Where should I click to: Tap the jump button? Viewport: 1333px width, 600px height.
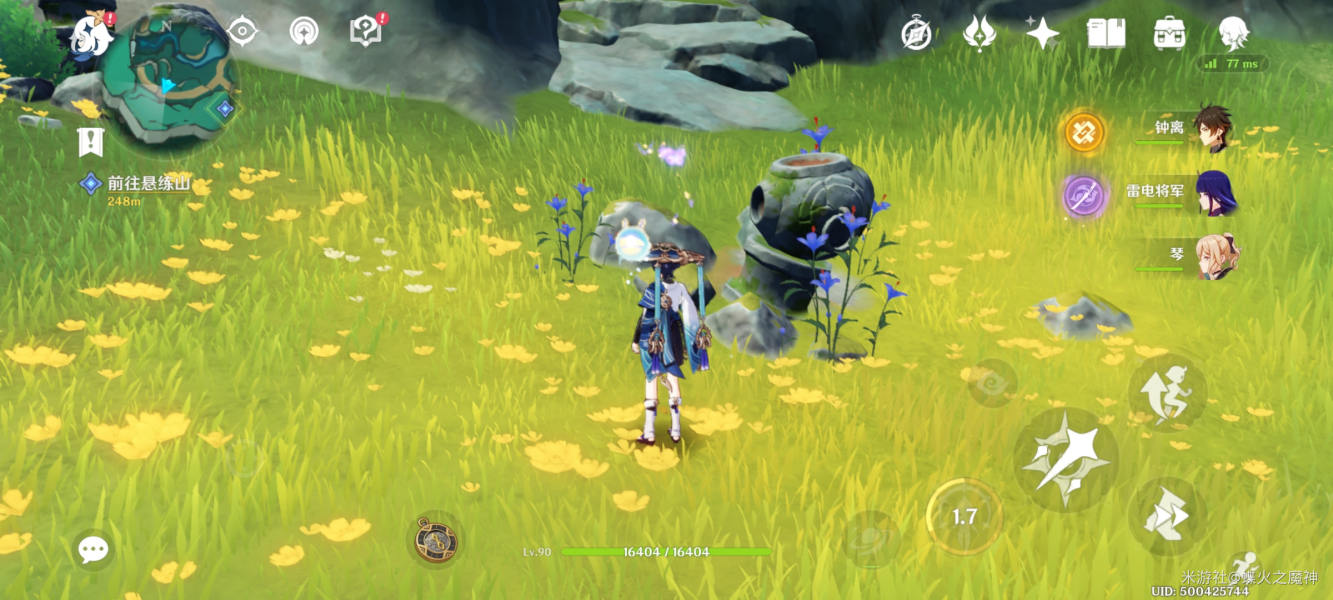[x=1167, y=391]
